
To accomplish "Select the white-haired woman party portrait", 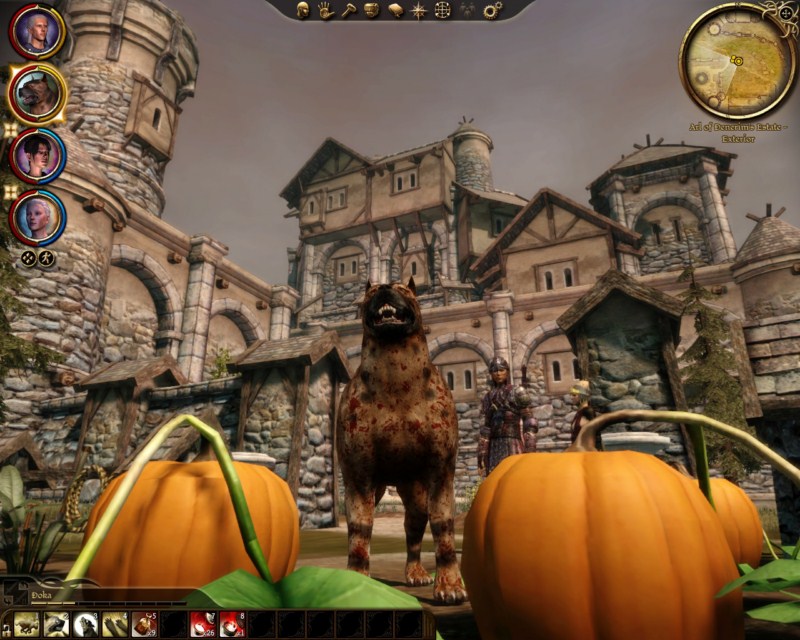I will click(x=37, y=215).
